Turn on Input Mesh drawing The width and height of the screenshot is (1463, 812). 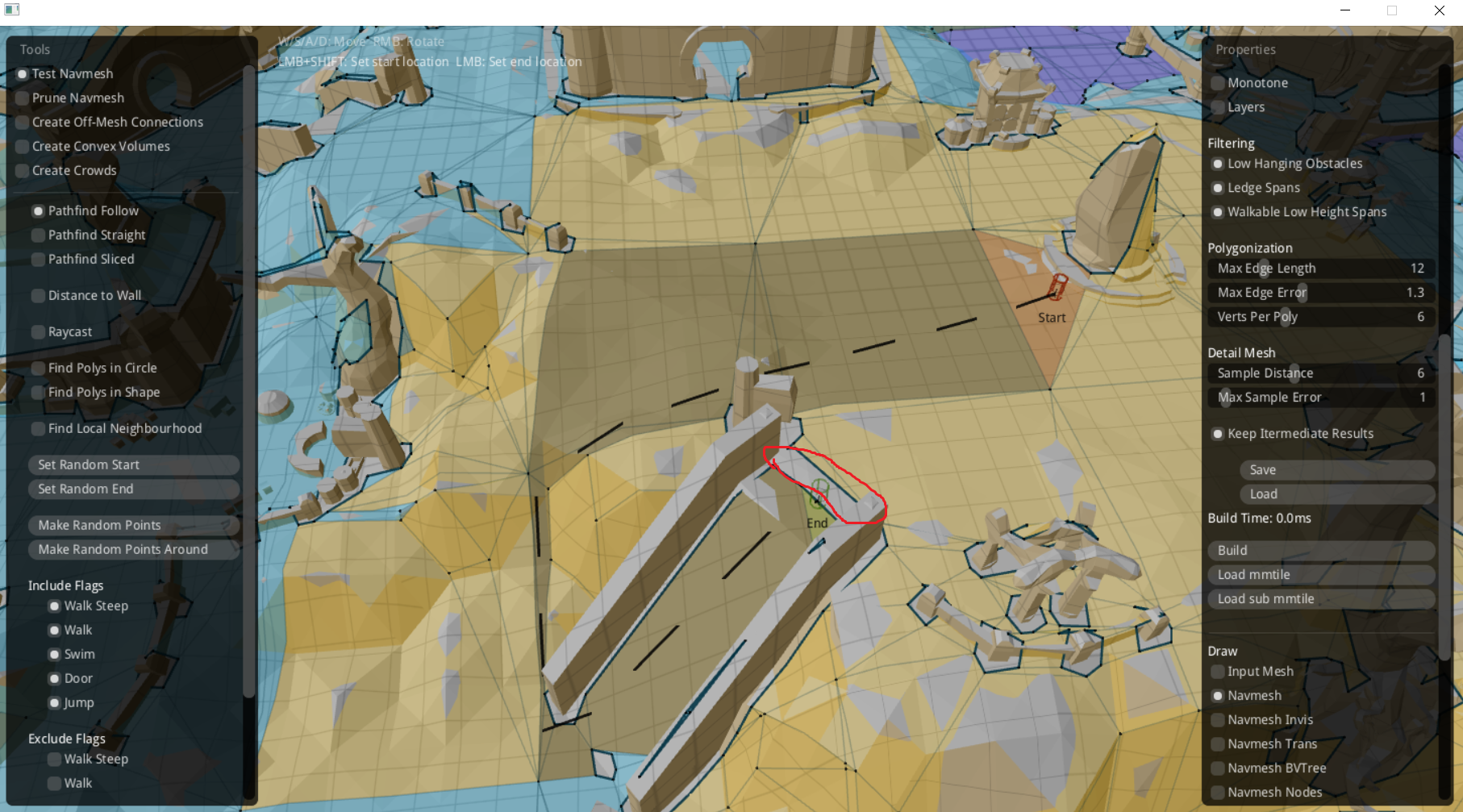1218,671
